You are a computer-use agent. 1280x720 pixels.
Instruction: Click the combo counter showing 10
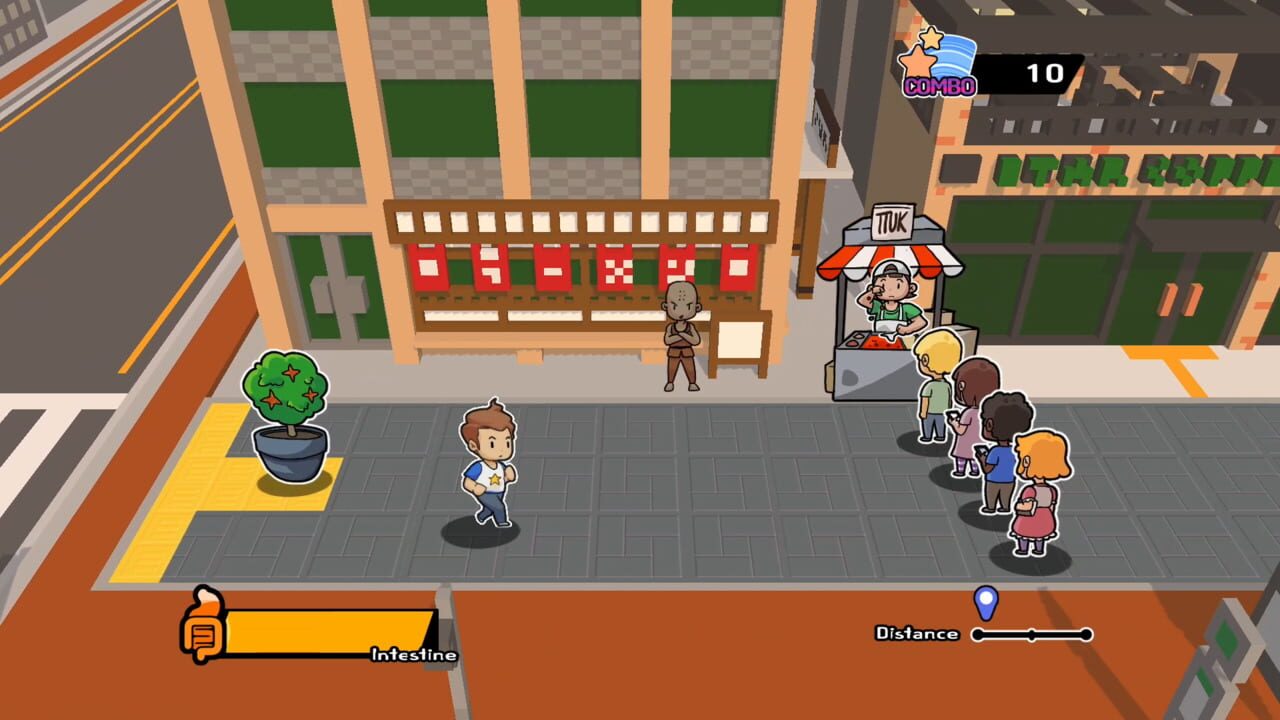click(1046, 72)
